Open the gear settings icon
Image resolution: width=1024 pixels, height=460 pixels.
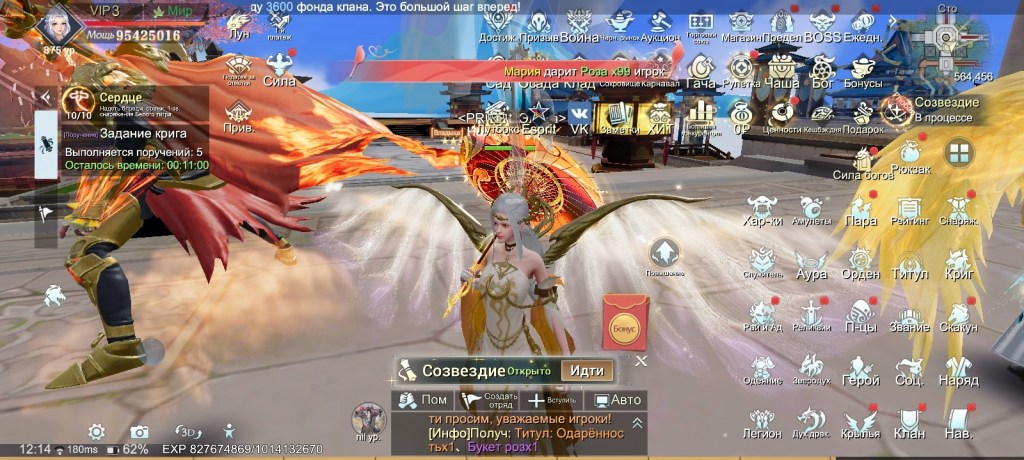pos(96,431)
